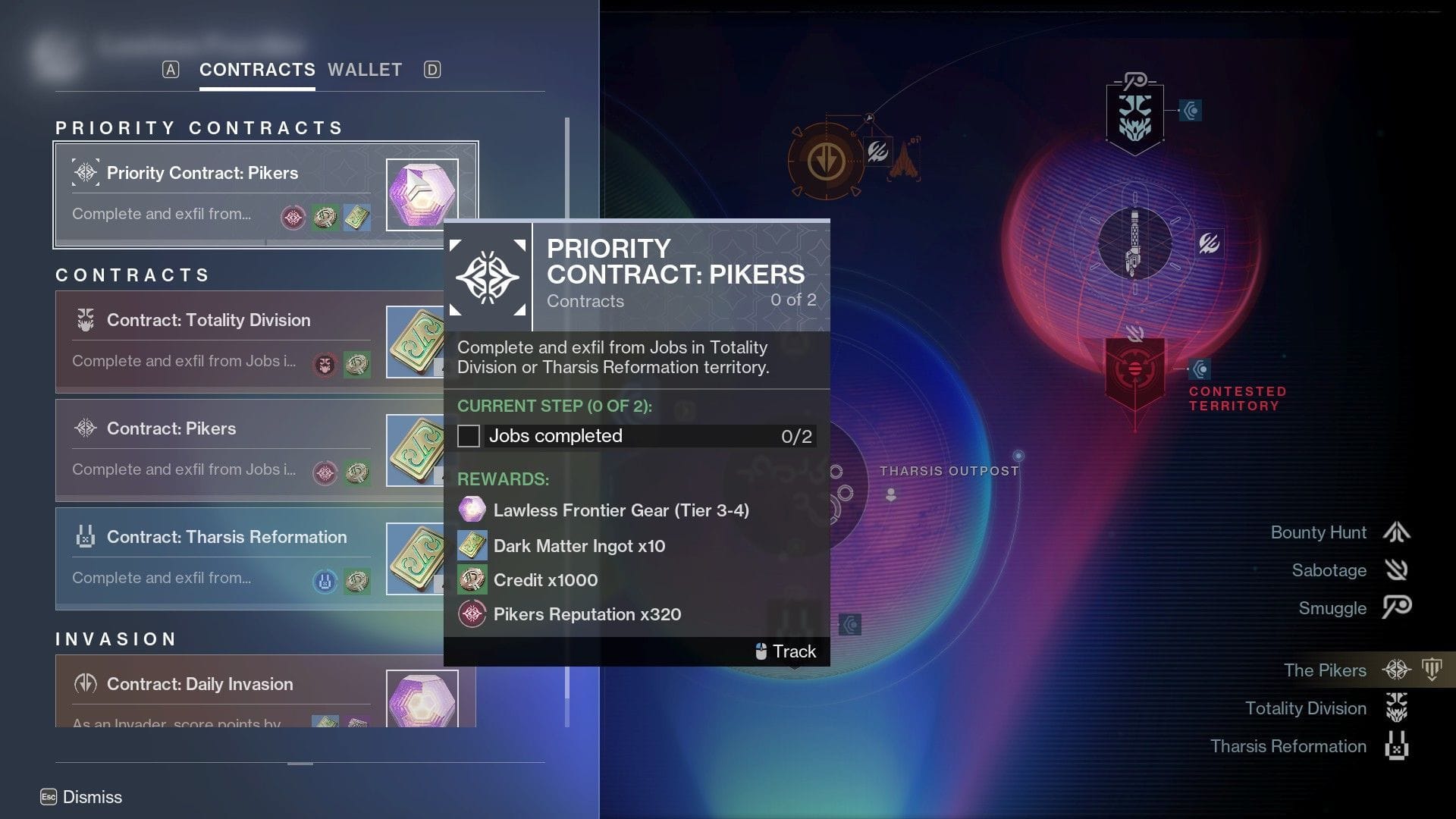The width and height of the screenshot is (1456, 819).
Task: Click the Jobs completed progress bar
Action: point(633,436)
